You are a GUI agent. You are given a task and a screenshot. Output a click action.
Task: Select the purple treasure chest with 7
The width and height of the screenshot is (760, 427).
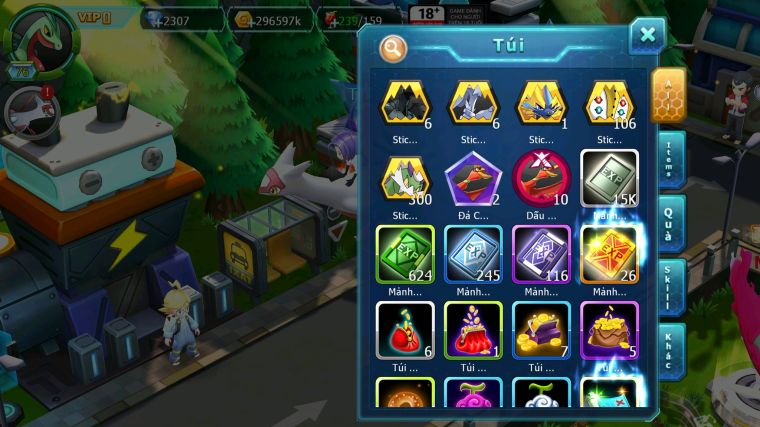point(541,329)
